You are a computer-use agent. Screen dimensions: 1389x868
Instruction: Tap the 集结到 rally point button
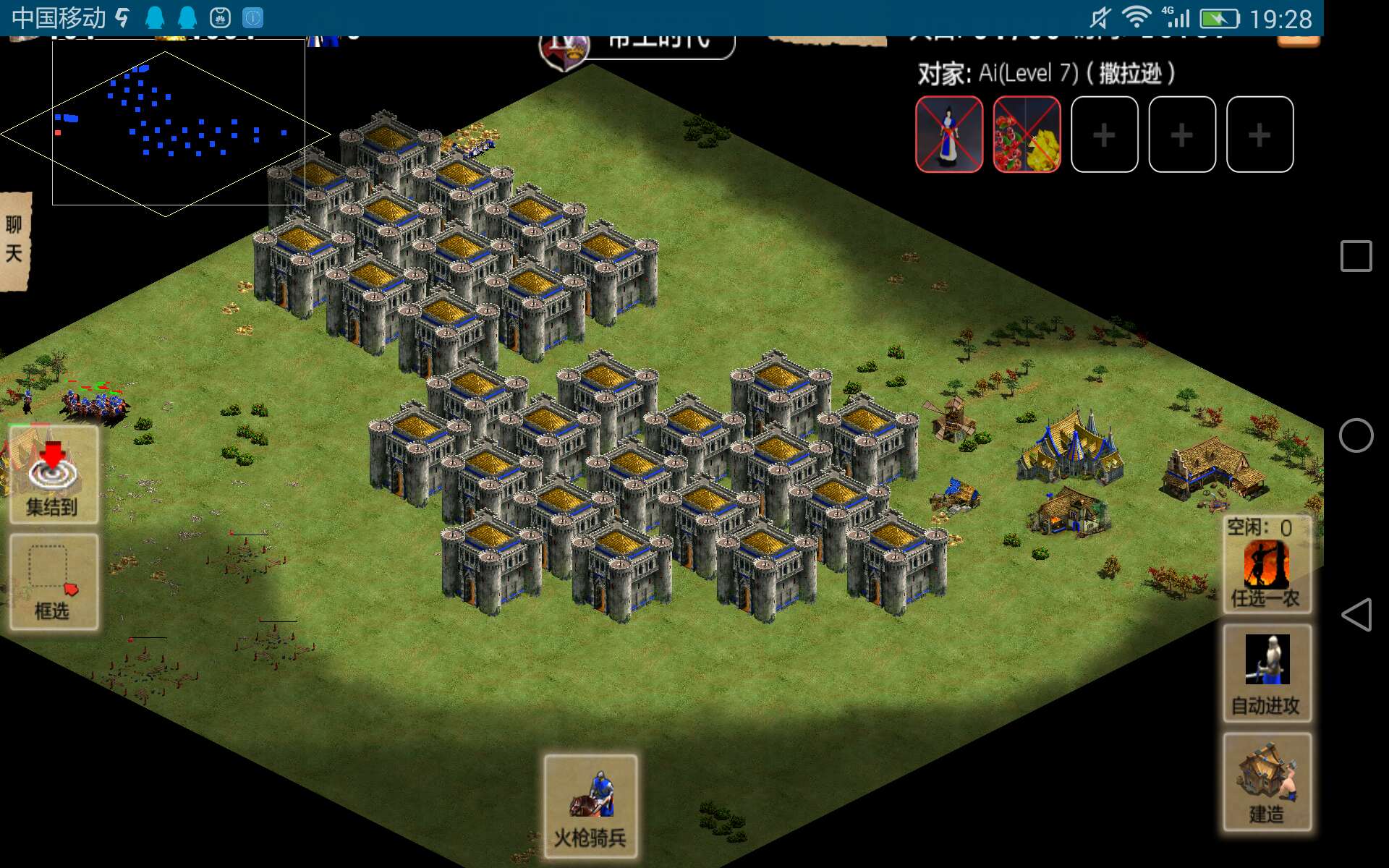click(x=54, y=475)
